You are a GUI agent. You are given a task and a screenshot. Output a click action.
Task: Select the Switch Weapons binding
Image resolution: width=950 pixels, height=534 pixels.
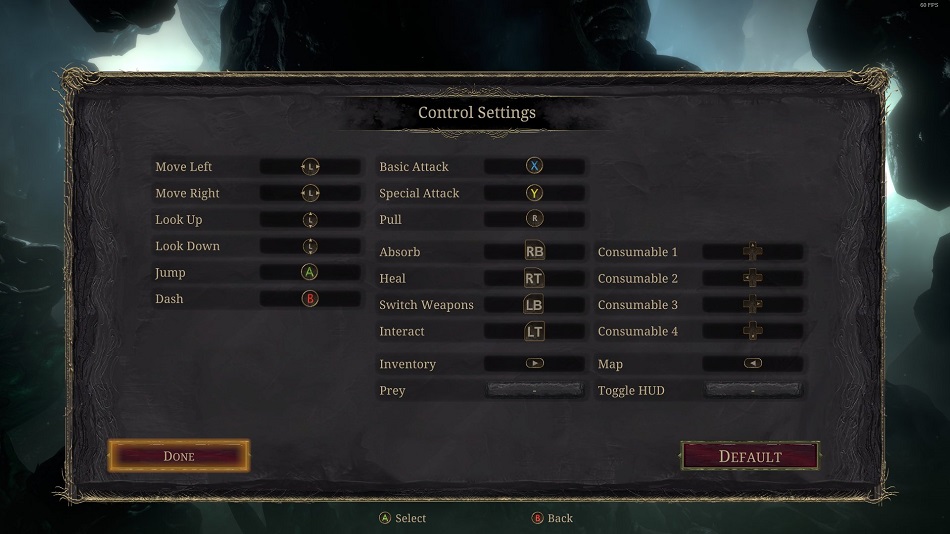(534, 305)
